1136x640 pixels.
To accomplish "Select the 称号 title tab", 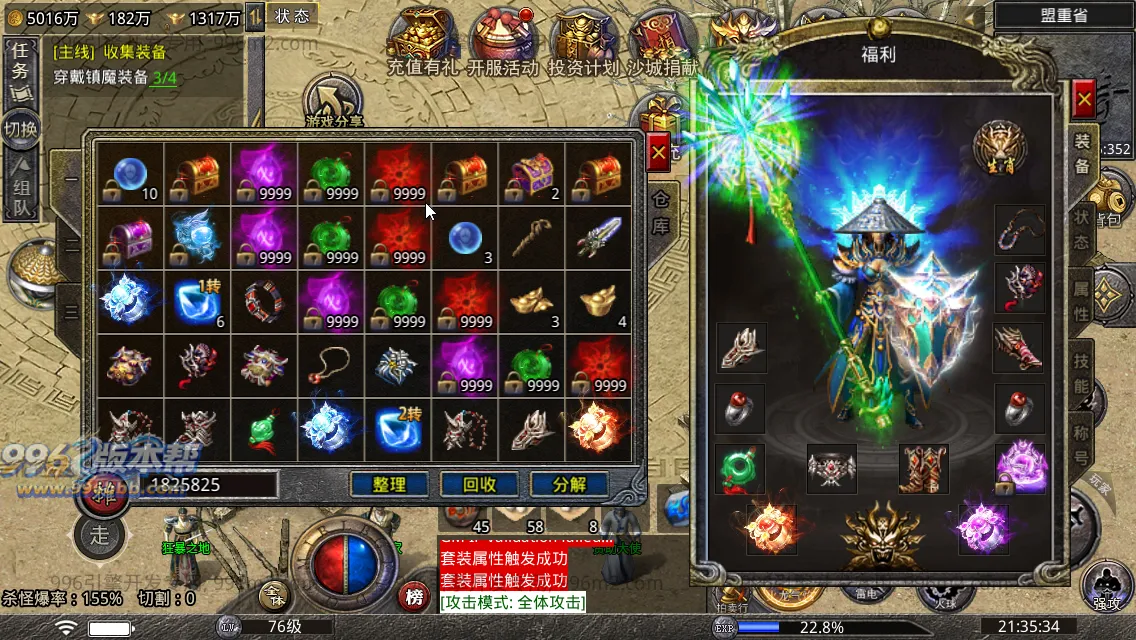I will click(x=1083, y=444).
